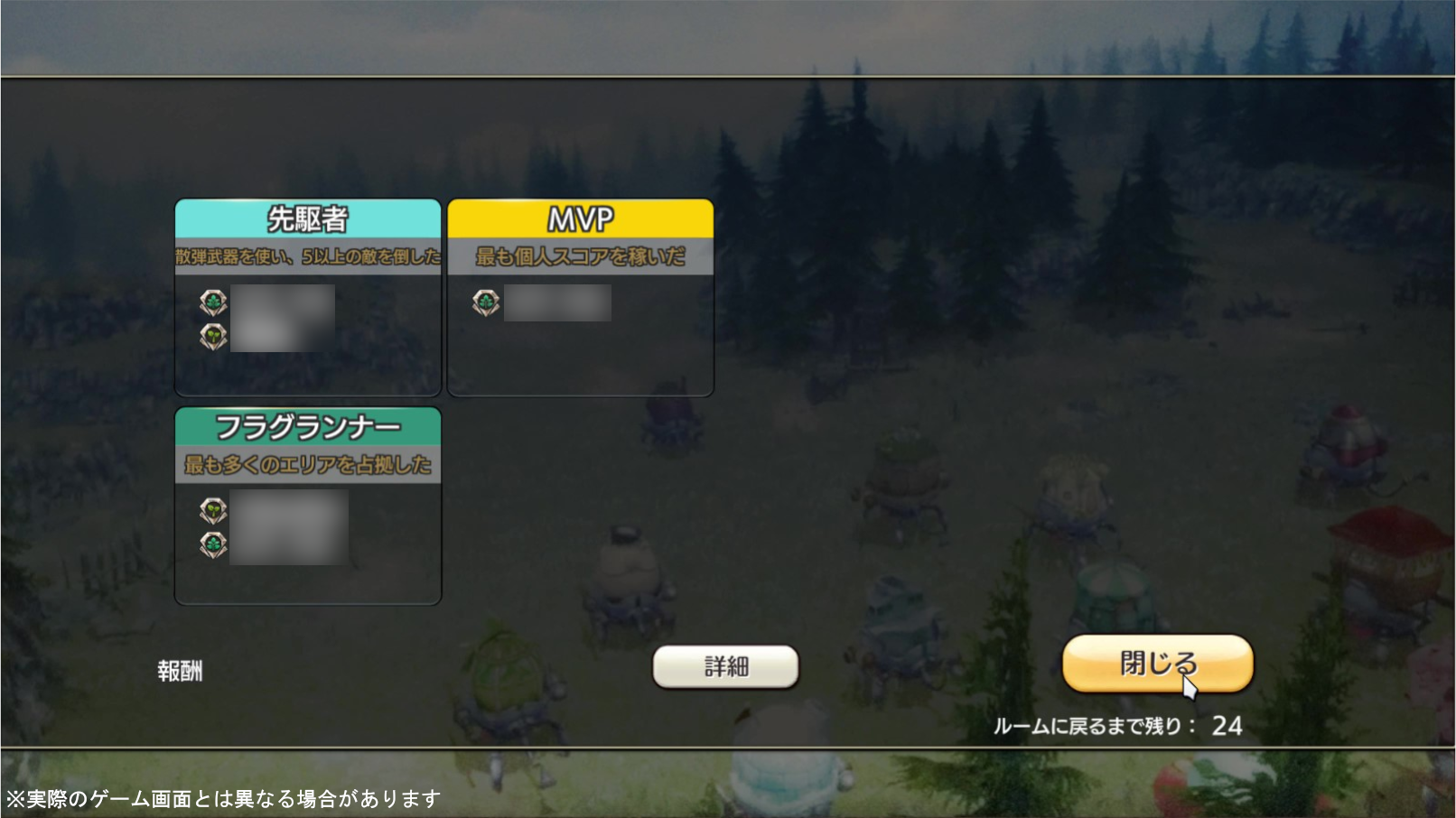Select the 先駆者 award panel
Viewport: 1456px width, 818px height.
point(308,297)
